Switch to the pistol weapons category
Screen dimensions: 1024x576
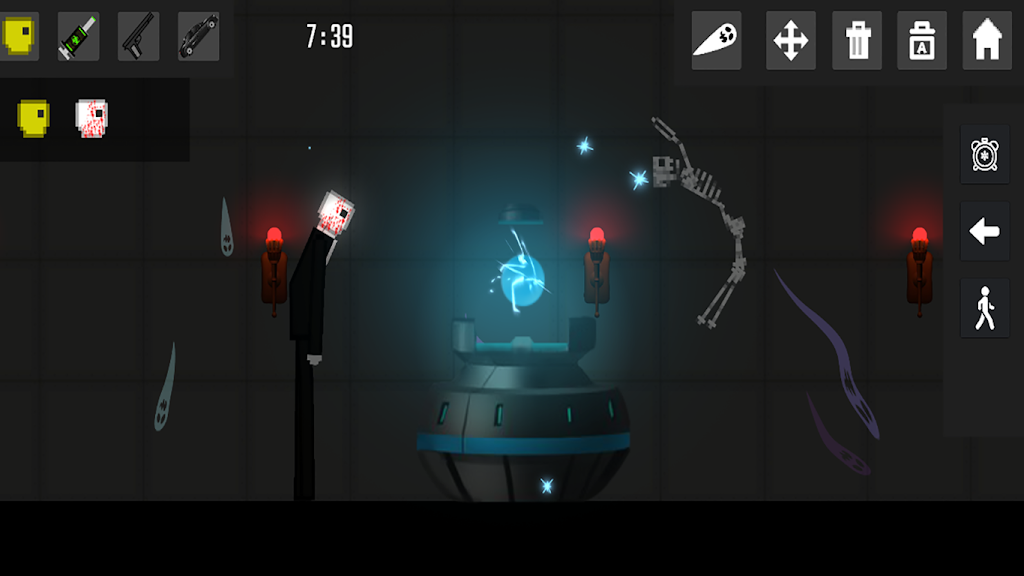click(x=138, y=36)
